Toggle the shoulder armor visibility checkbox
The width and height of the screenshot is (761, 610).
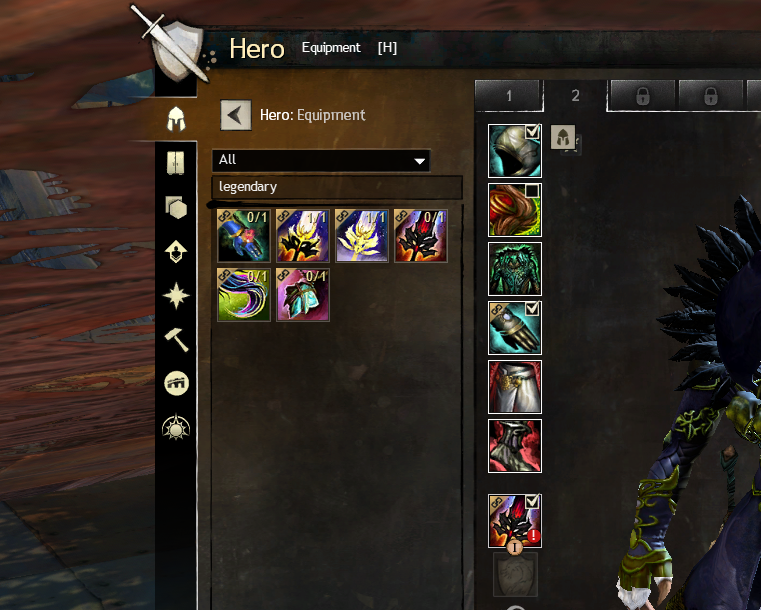pos(533,191)
